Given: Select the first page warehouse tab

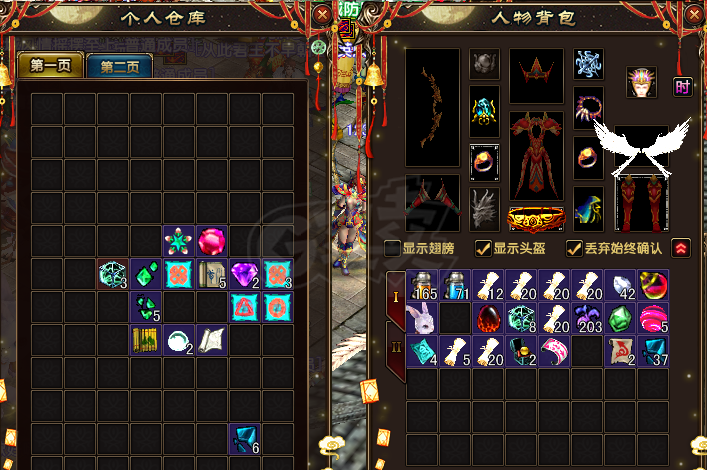Looking at the screenshot, I should point(50,67).
